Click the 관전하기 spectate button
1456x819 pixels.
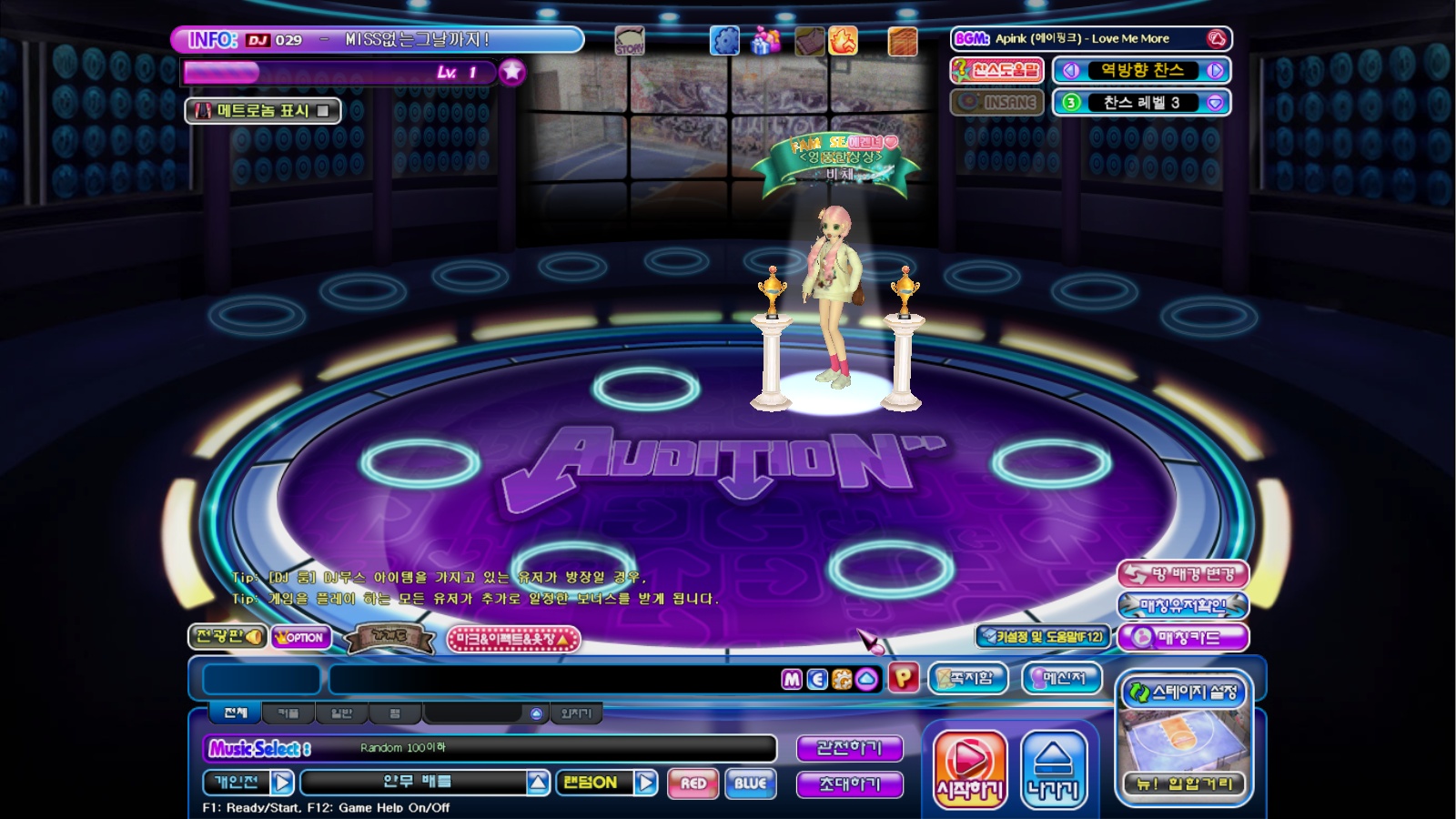pyautogui.click(x=849, y=748)
